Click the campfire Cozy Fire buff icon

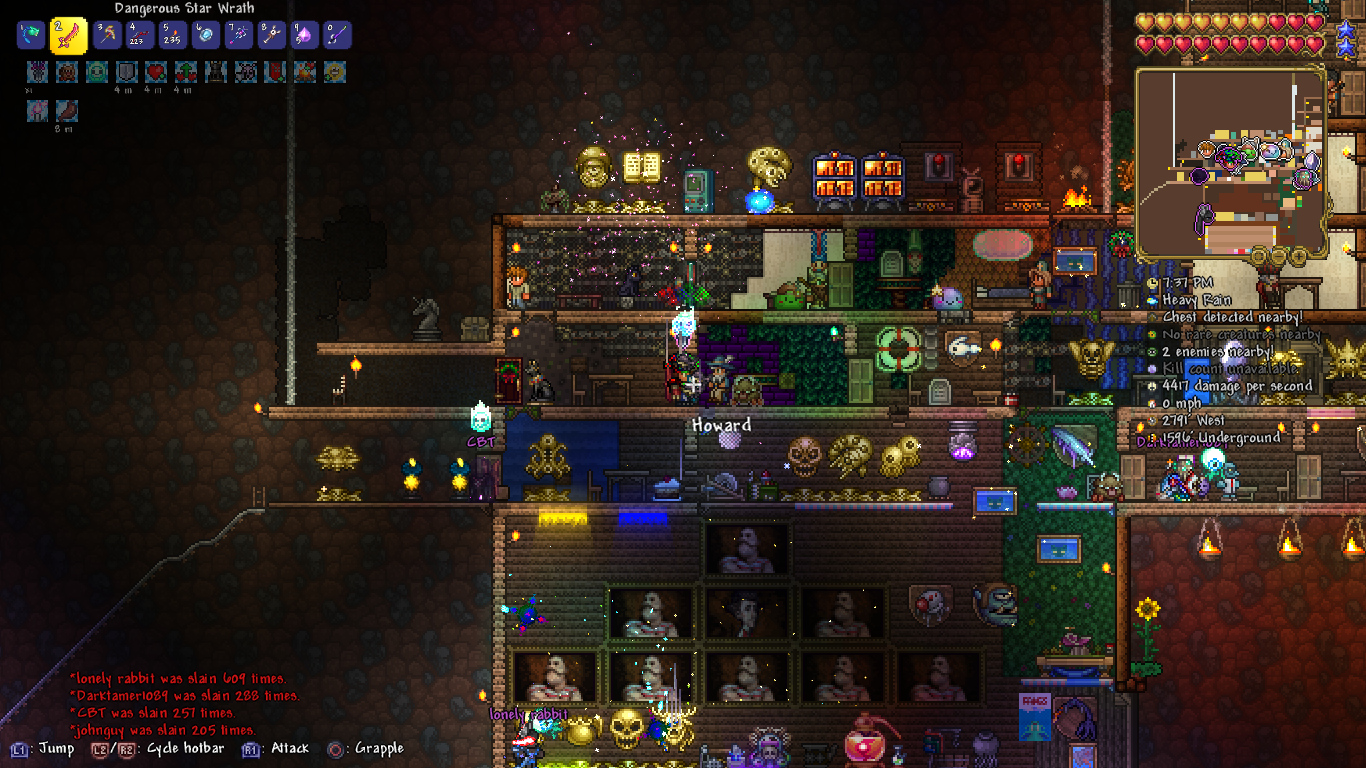pos(305,72)
